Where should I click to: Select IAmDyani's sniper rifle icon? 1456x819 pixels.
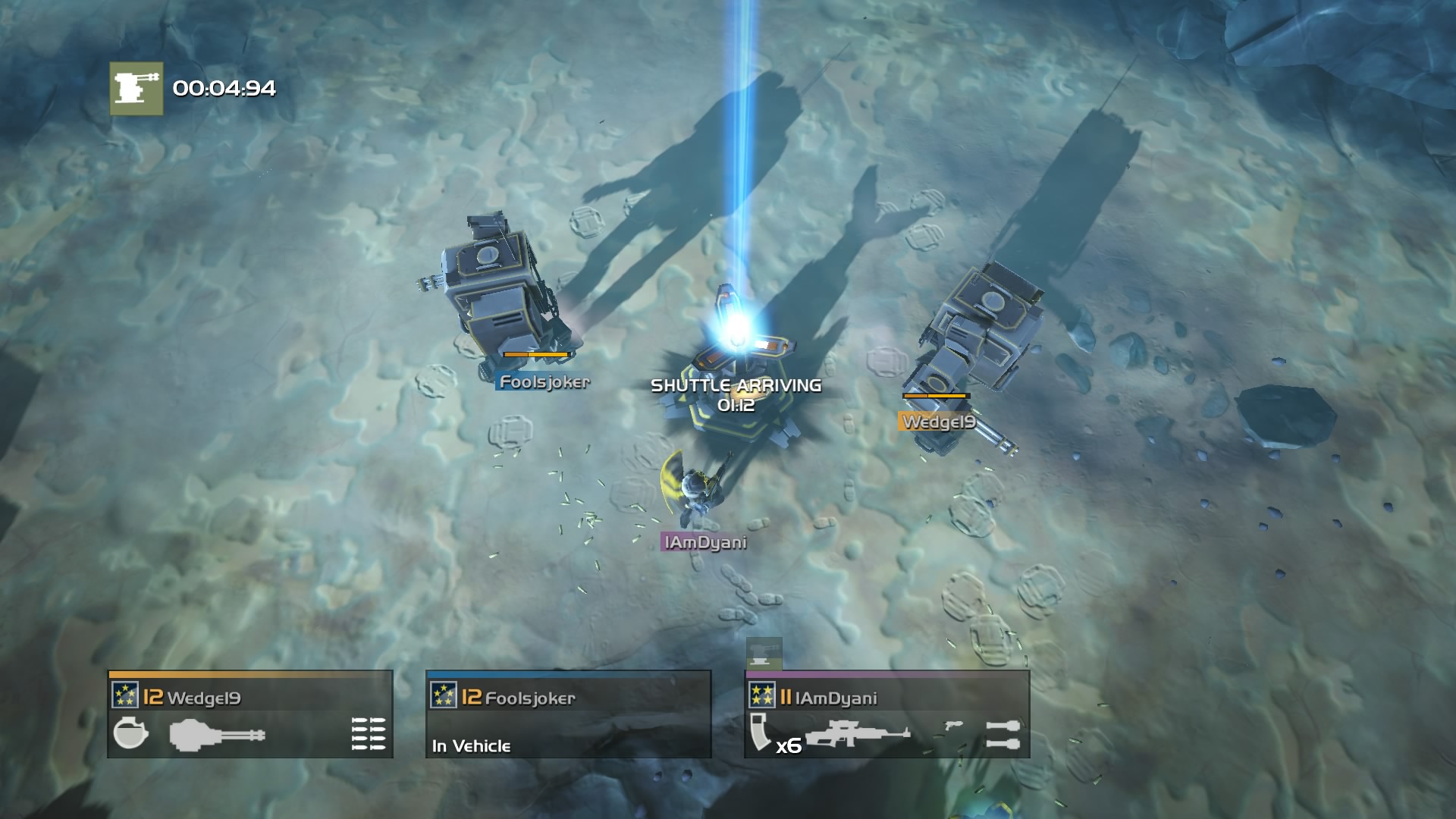click(858, 734)
